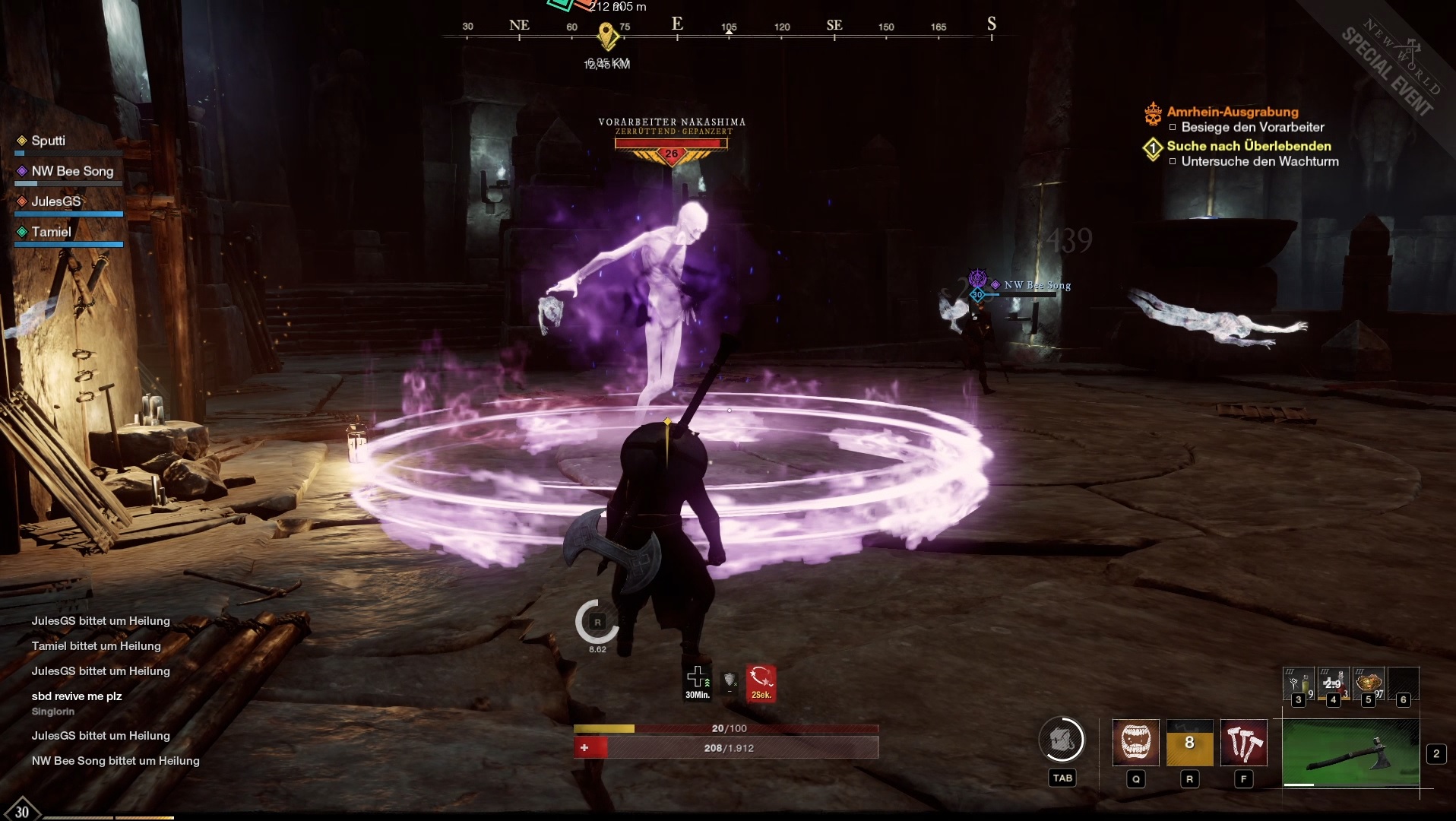The image size is (1456, 821).
Task: Eat the food bowl in quickslot 5
Action: click(x=1368, y=684)
